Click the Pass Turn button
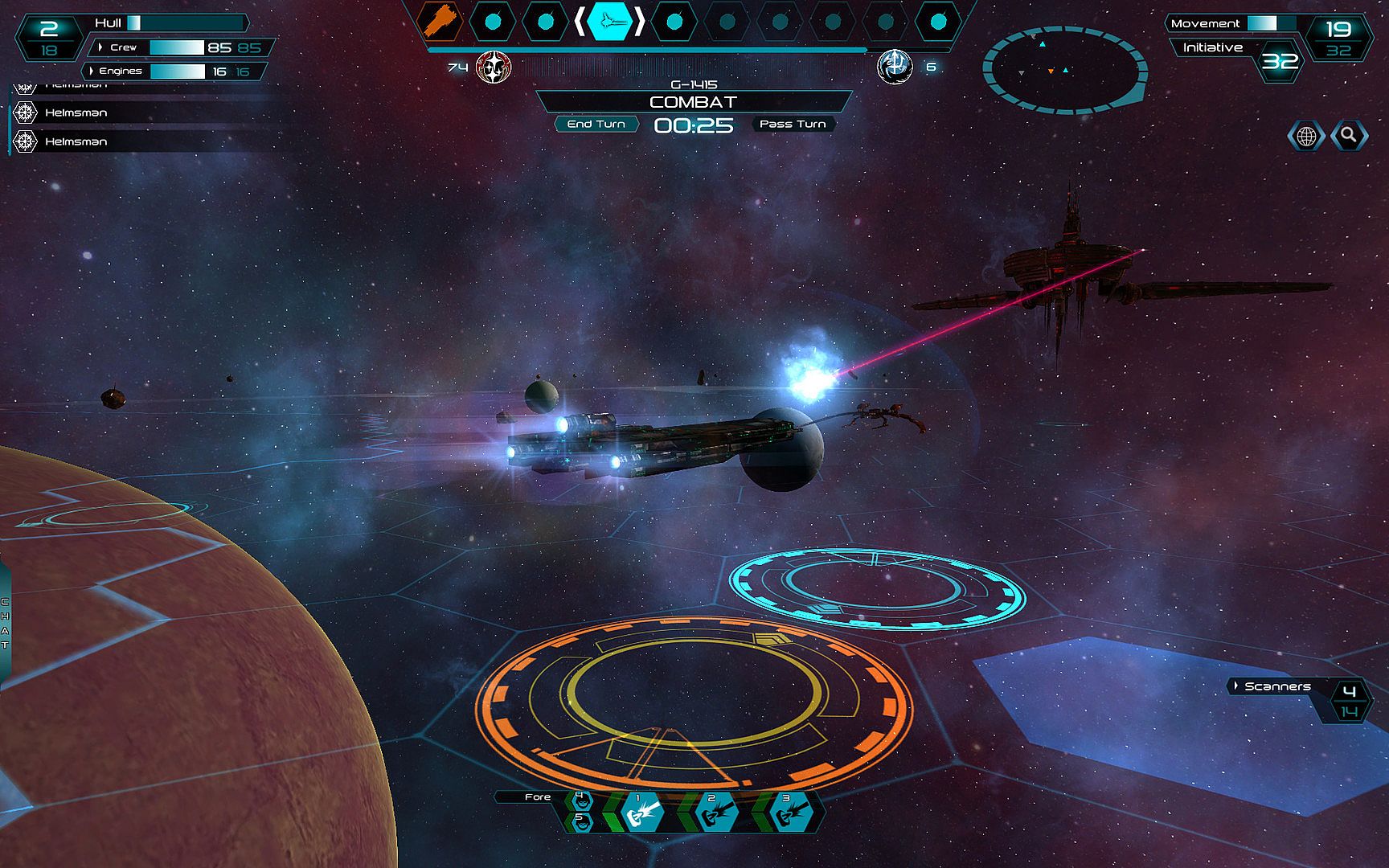Screen dimensions: 1389x868 tap(793, 124)
